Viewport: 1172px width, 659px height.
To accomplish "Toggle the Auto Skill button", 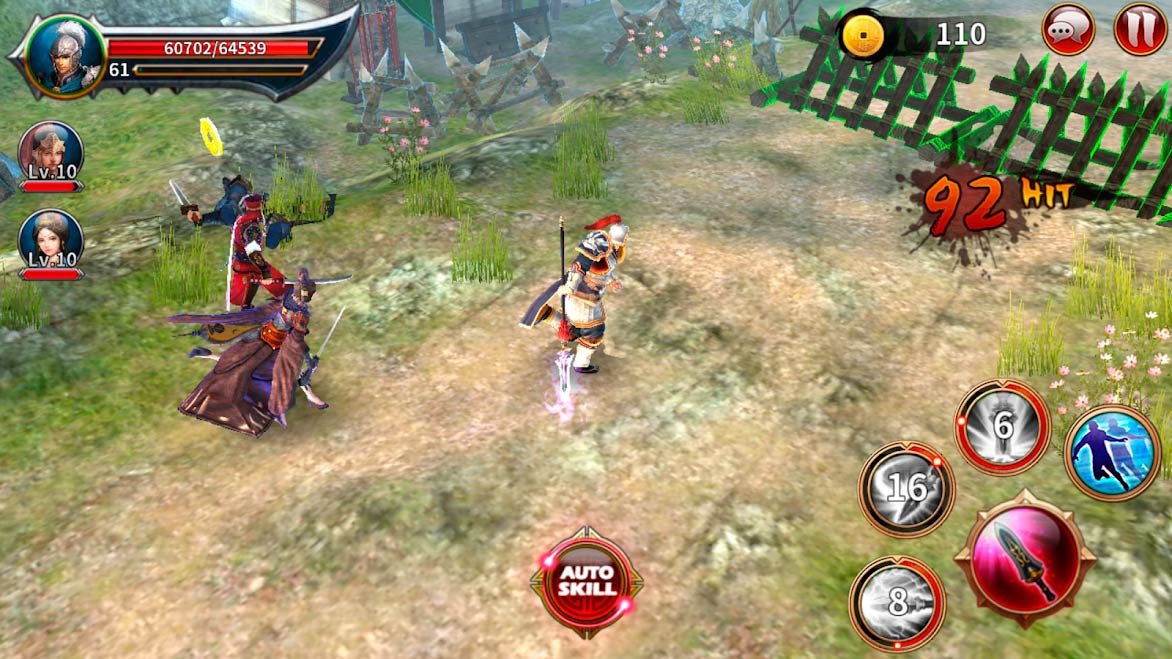I will [x=586, y=581].
